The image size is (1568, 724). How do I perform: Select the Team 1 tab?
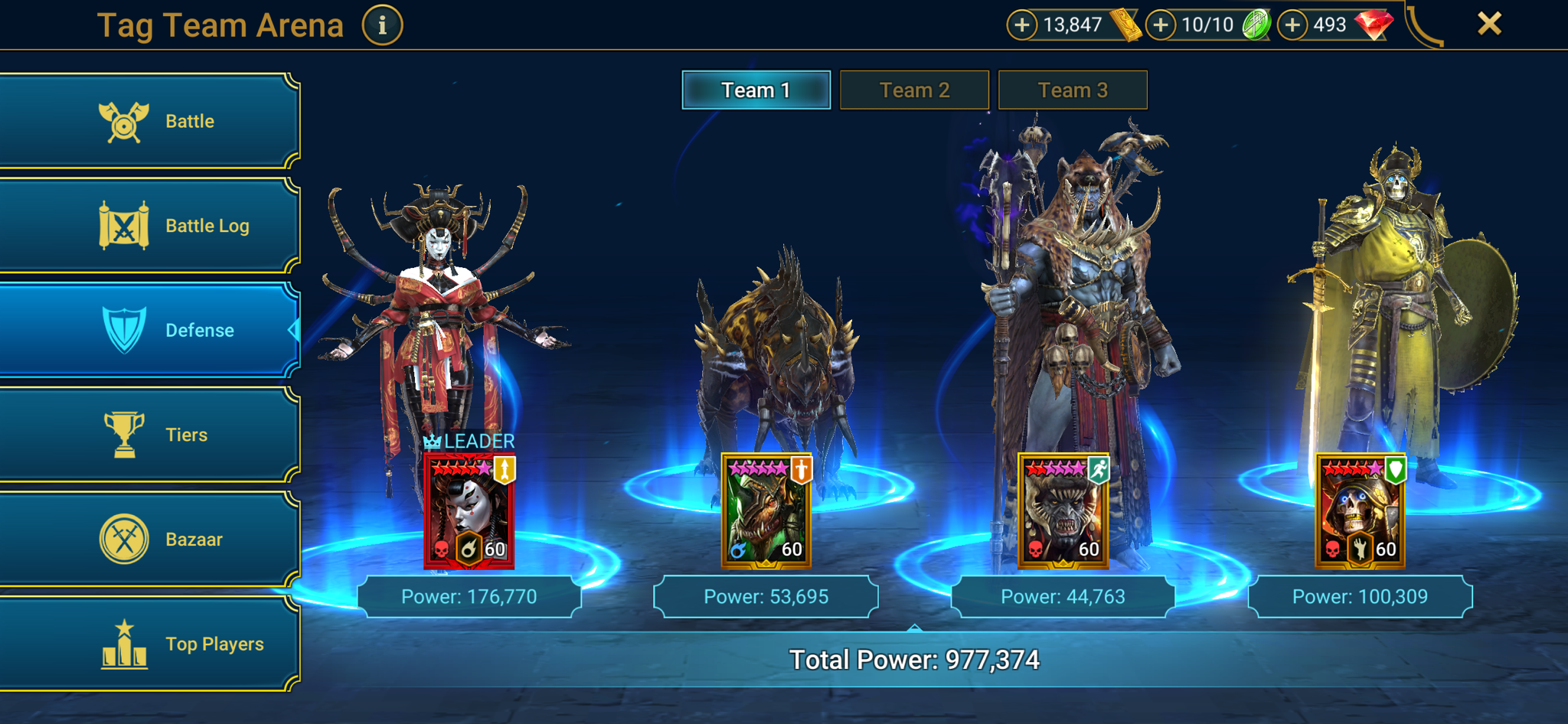click(755, 90)
